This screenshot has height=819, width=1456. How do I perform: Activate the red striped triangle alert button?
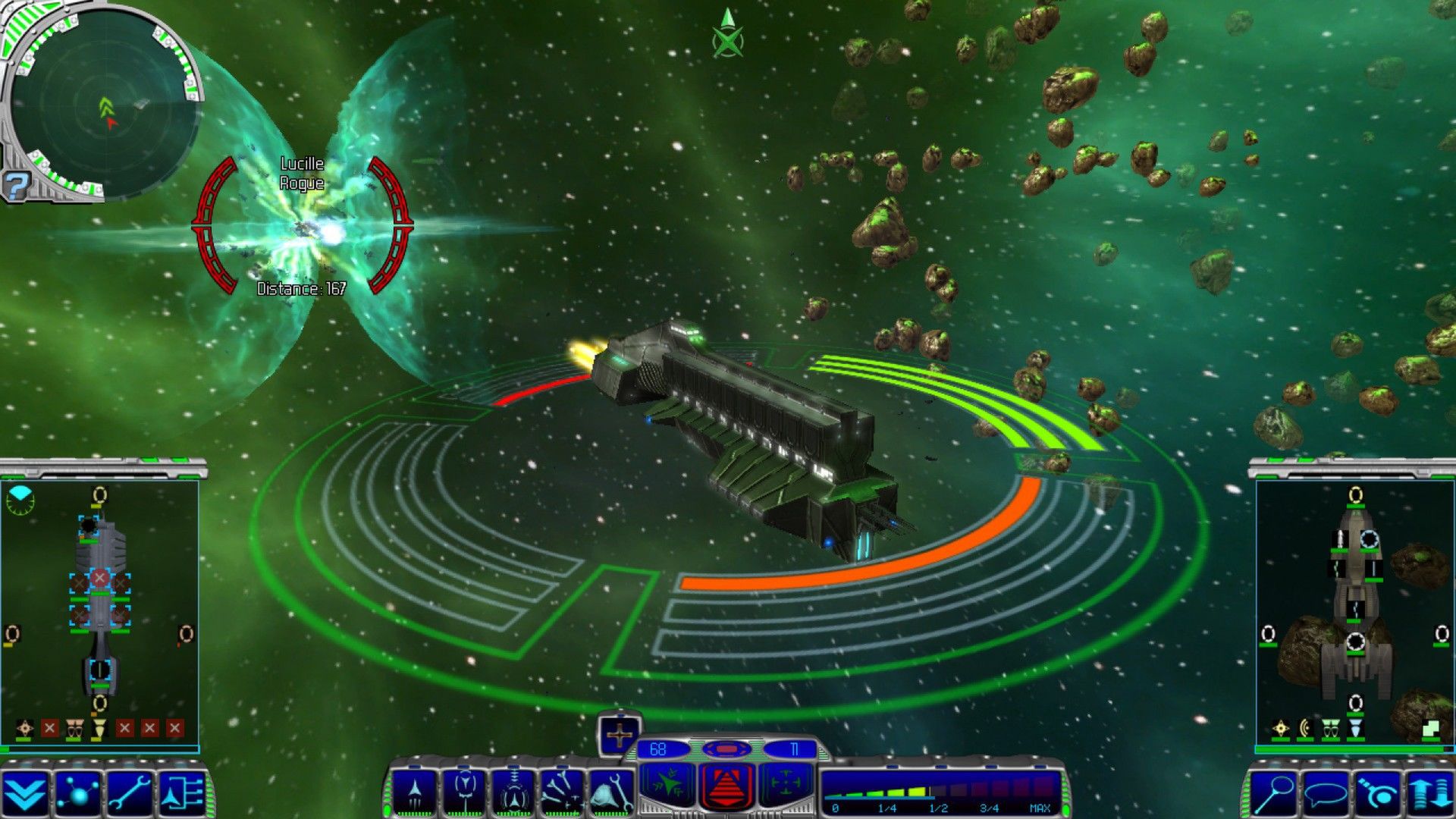tap(726, 786)
